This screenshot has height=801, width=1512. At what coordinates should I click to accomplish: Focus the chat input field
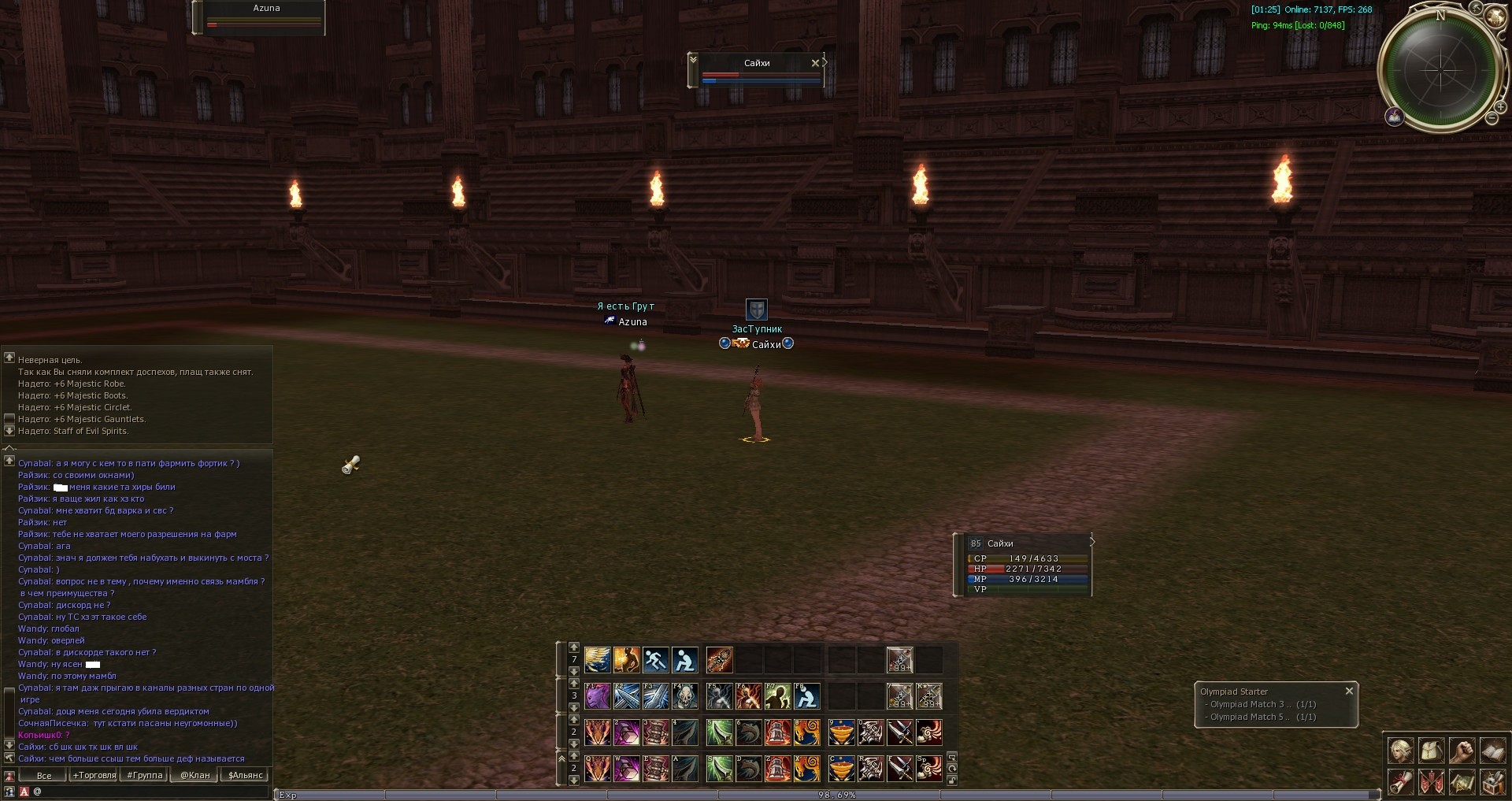click(150, 792)
